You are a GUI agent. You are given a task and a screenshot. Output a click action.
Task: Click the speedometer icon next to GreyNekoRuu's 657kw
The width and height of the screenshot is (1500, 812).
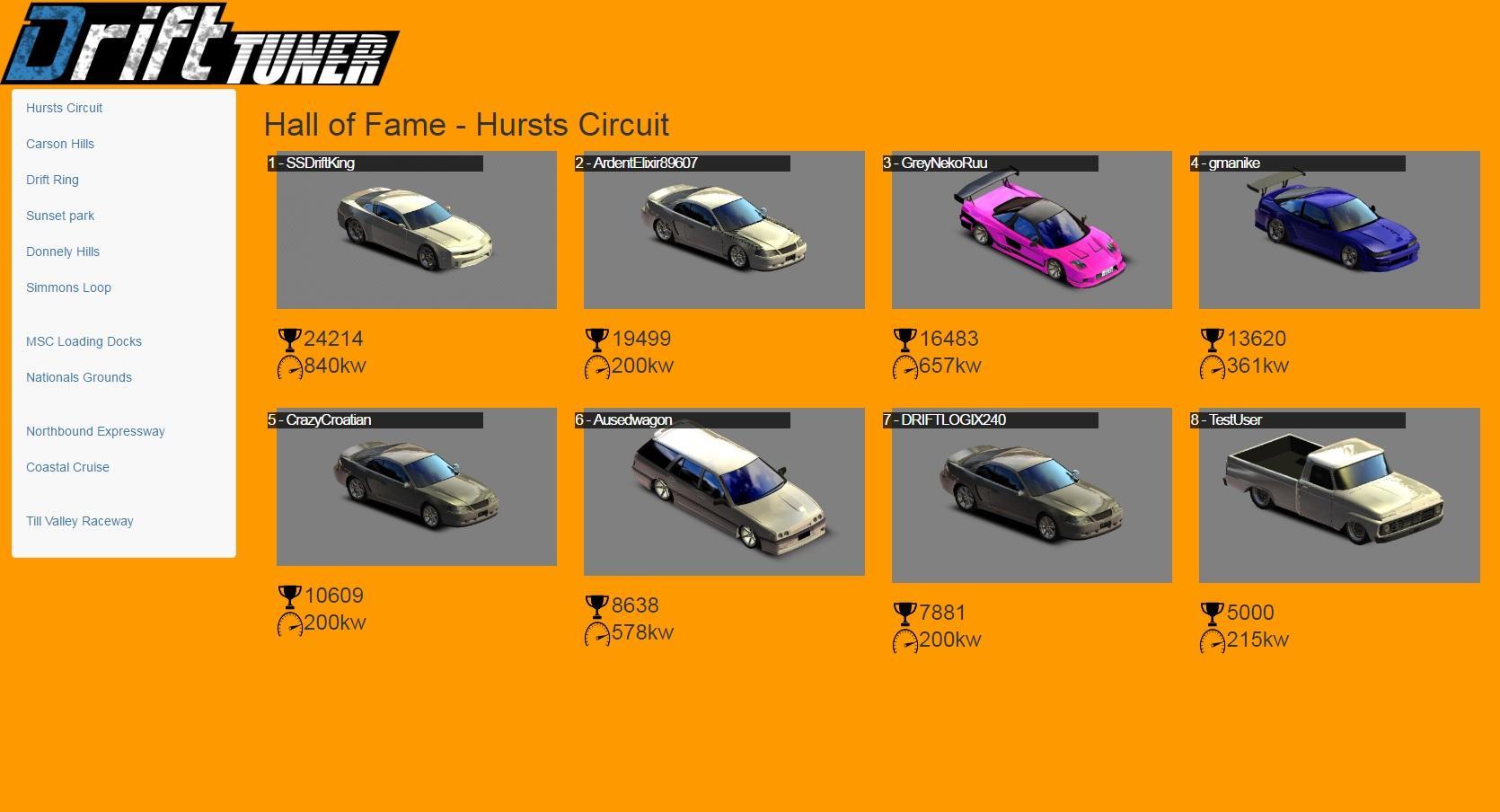point(904,366)
